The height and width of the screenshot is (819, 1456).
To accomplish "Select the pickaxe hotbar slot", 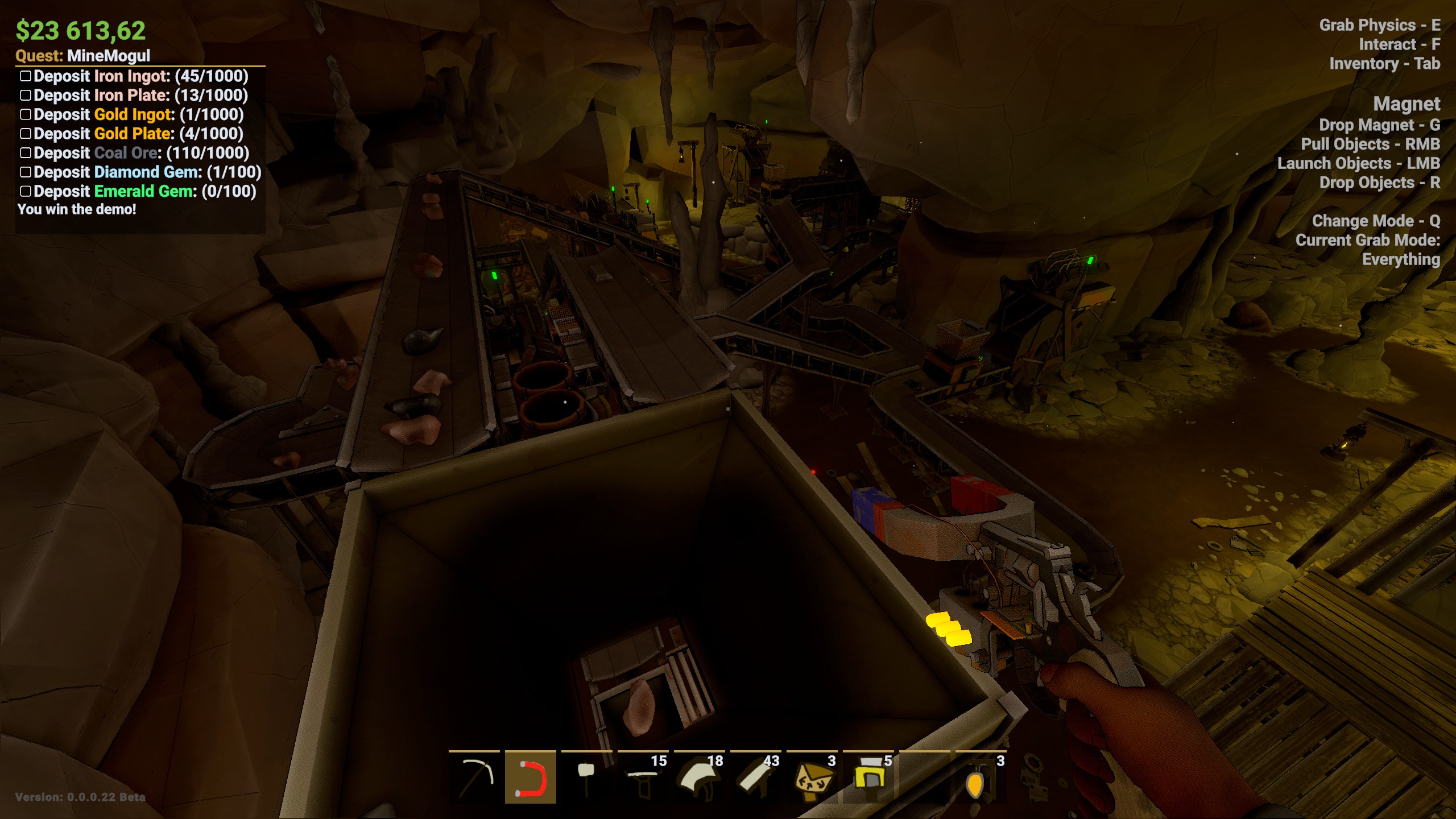I will tap(474, 777).
